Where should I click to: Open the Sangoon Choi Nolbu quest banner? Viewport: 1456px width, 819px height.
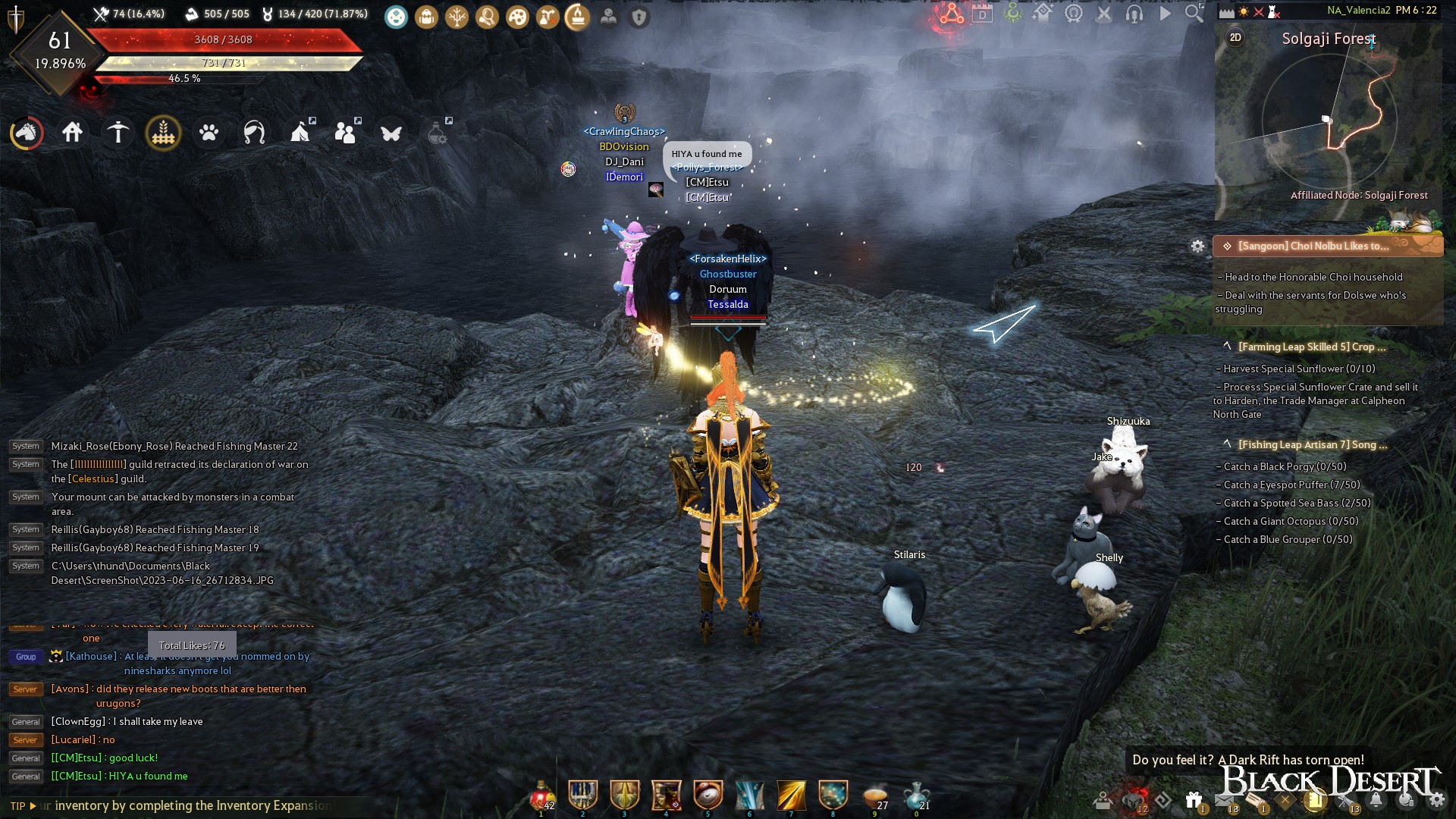tap(1329, 245)
